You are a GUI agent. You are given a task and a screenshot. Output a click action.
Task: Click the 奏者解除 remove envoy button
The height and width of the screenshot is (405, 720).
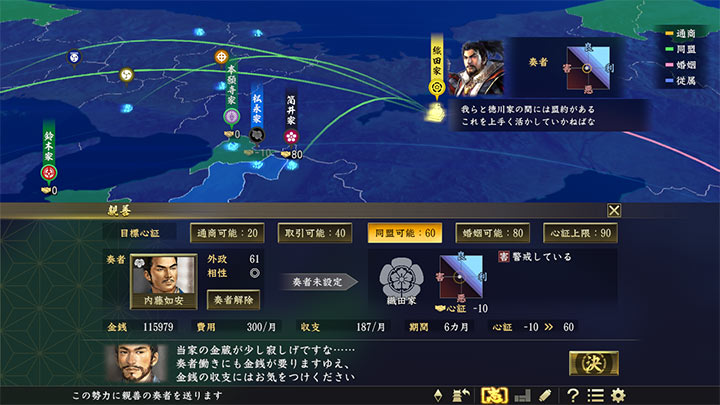coord(232,298)
